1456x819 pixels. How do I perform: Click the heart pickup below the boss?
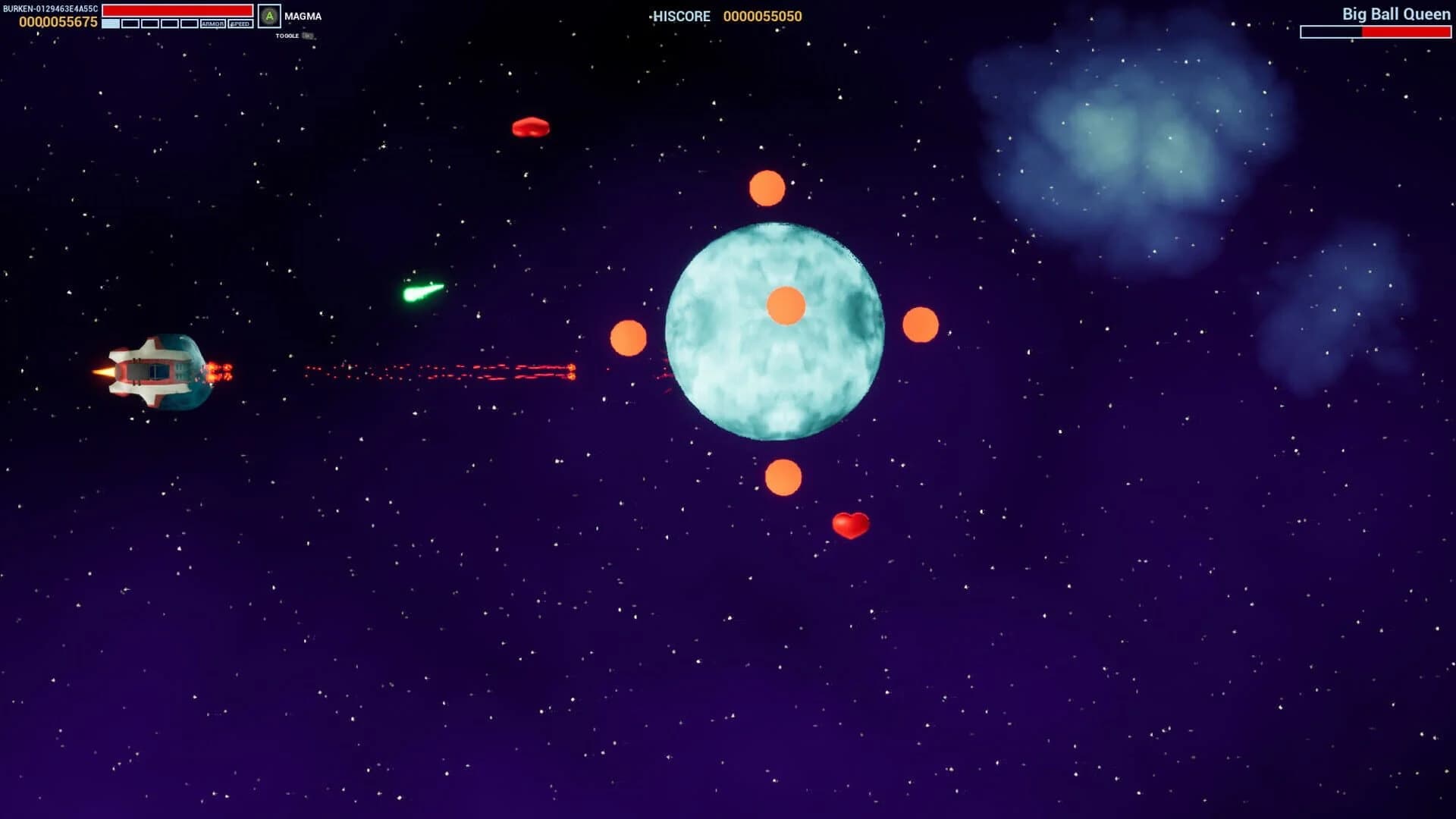(x=851, y=525)
